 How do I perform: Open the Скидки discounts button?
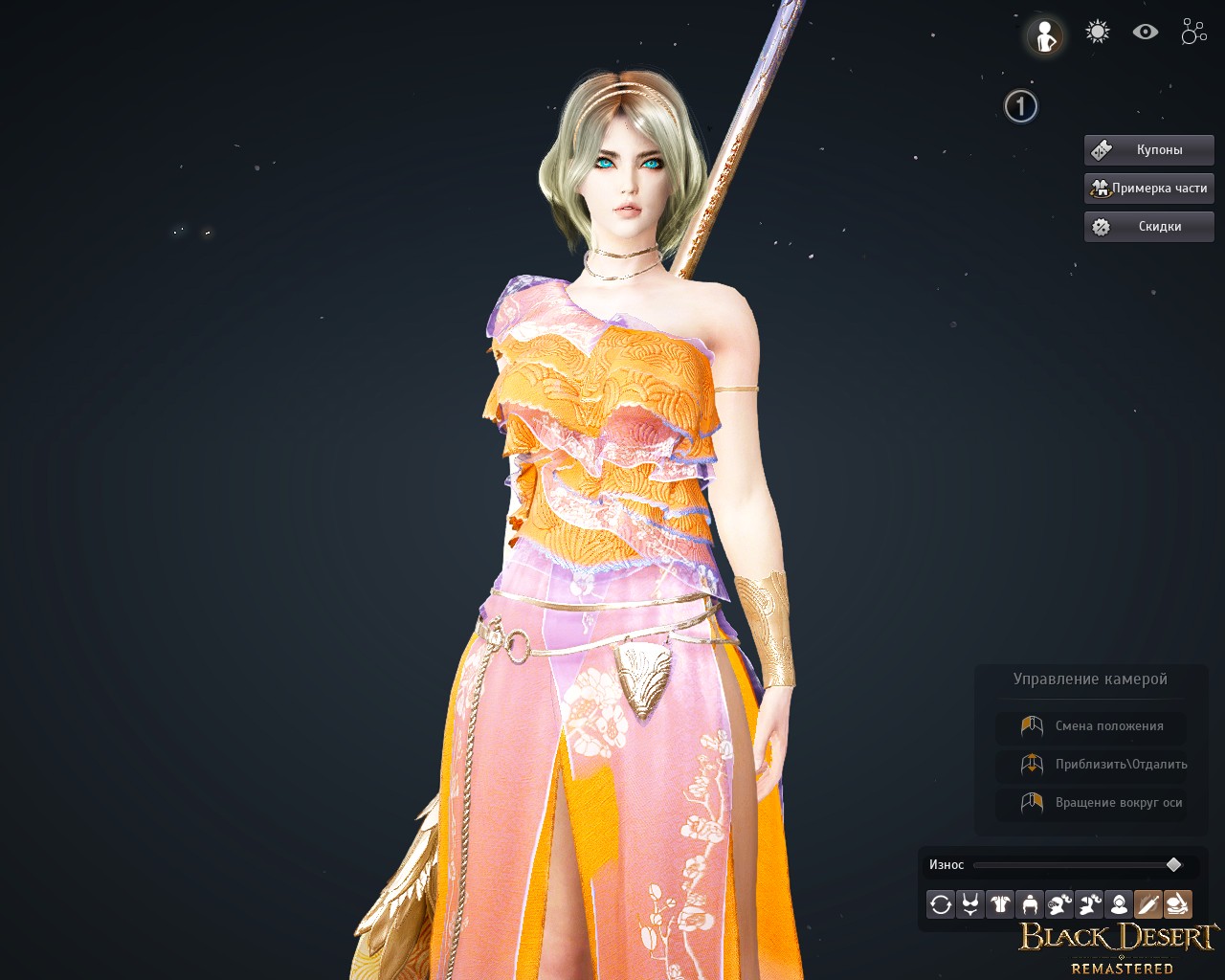1148,227
